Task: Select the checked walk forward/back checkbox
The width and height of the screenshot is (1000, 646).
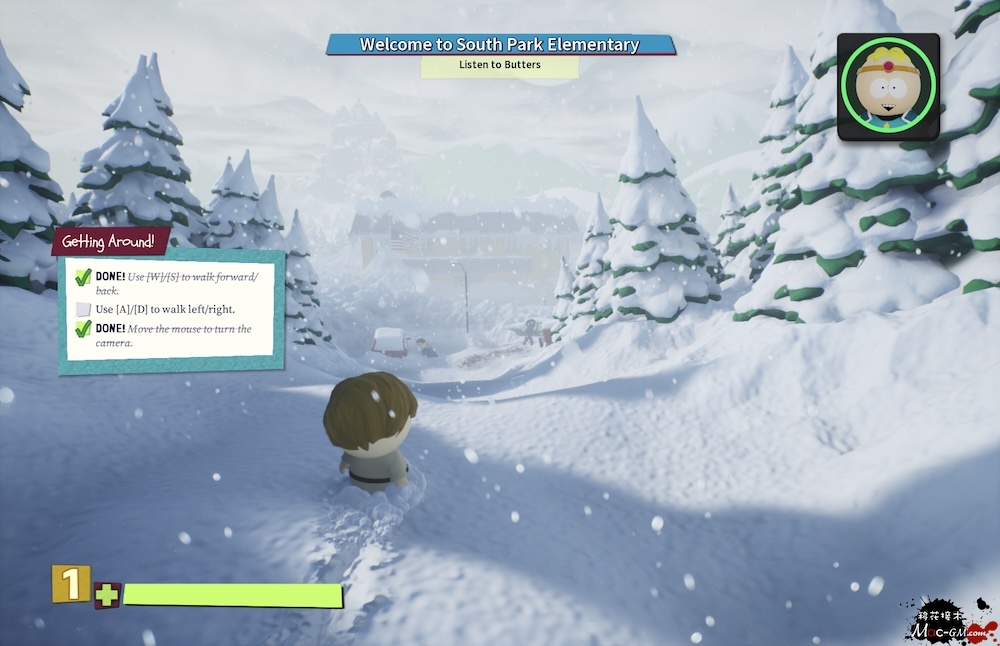Action: [x=84, y=276]
